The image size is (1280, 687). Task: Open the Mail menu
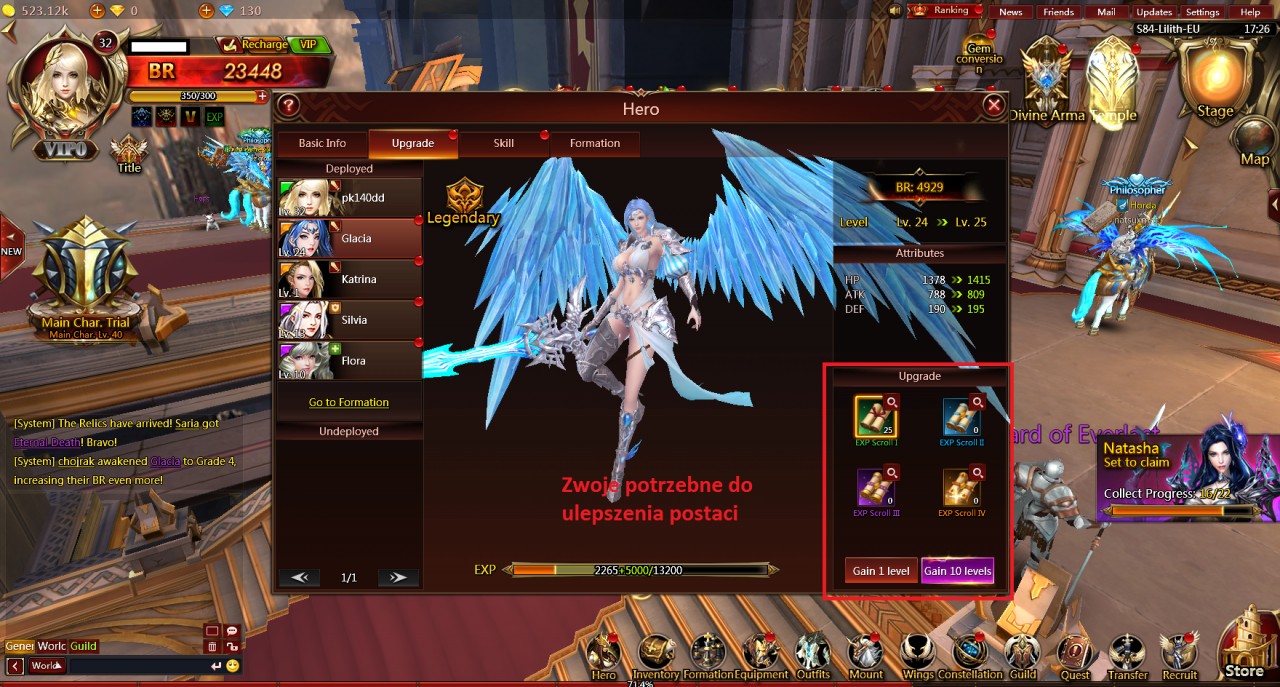pyautogui.click(x=1106, y=12)
